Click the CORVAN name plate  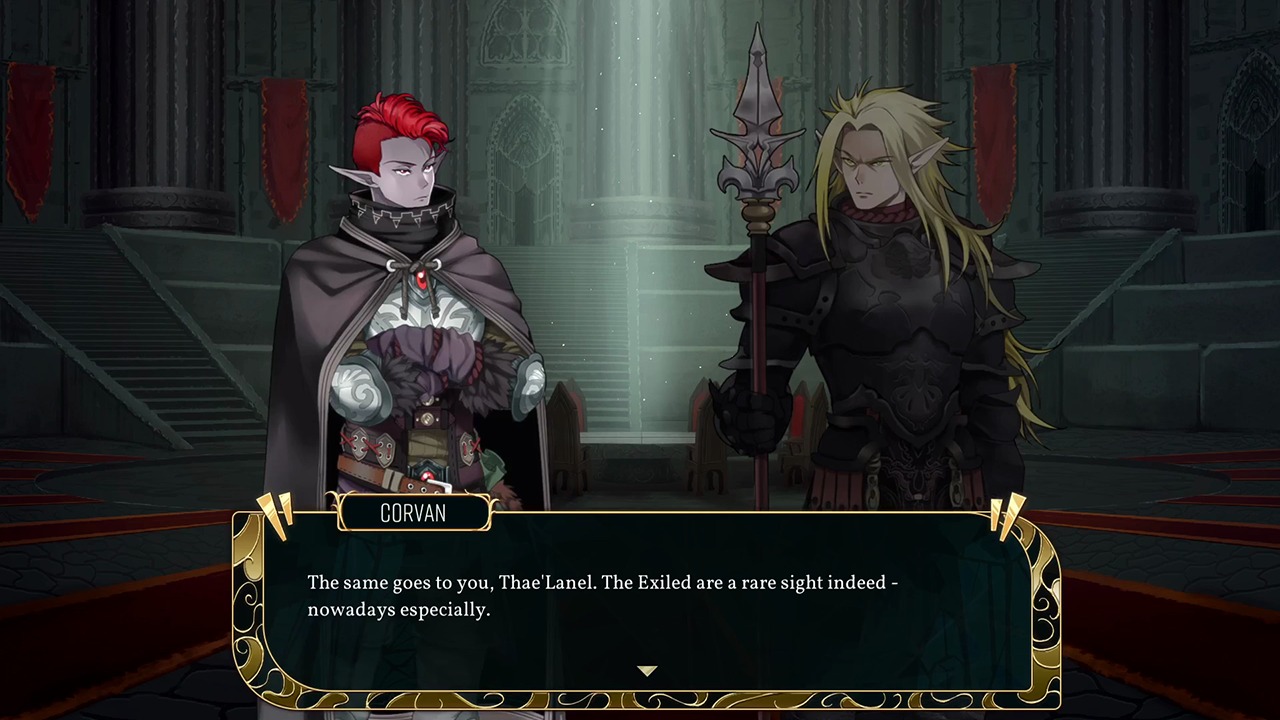414,513
